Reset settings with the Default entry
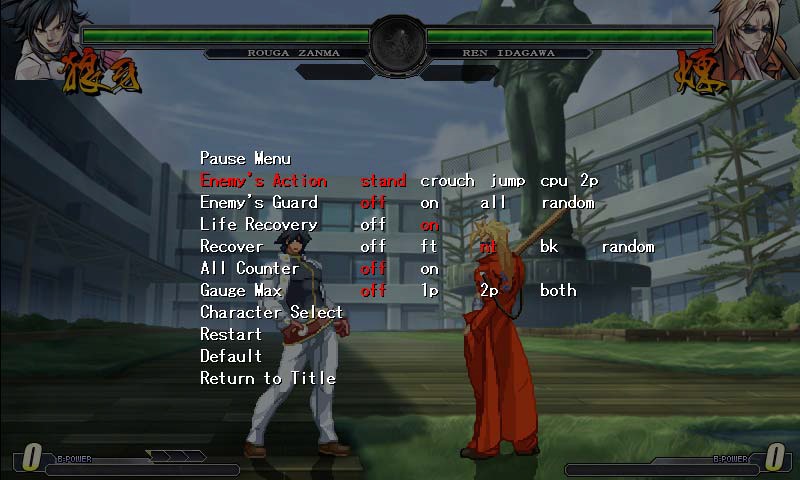The image size is (800, 480). 231,357
